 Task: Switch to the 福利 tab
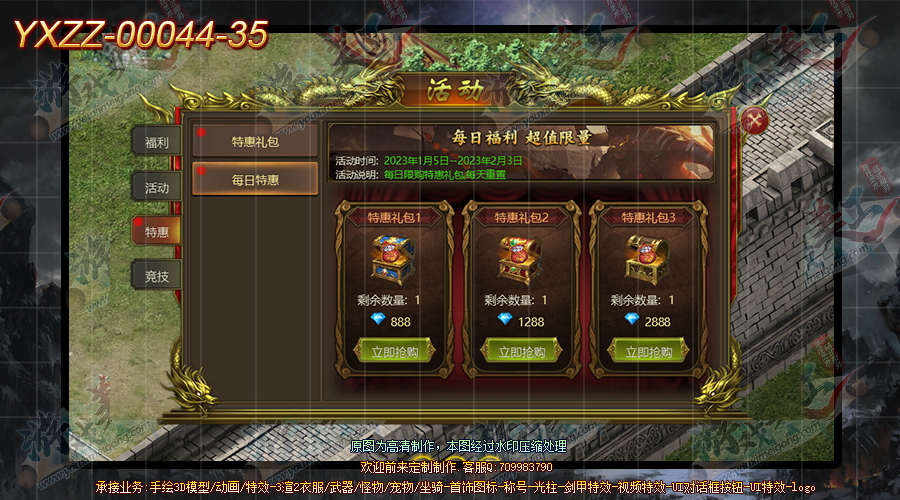click(x=157, y=142)
